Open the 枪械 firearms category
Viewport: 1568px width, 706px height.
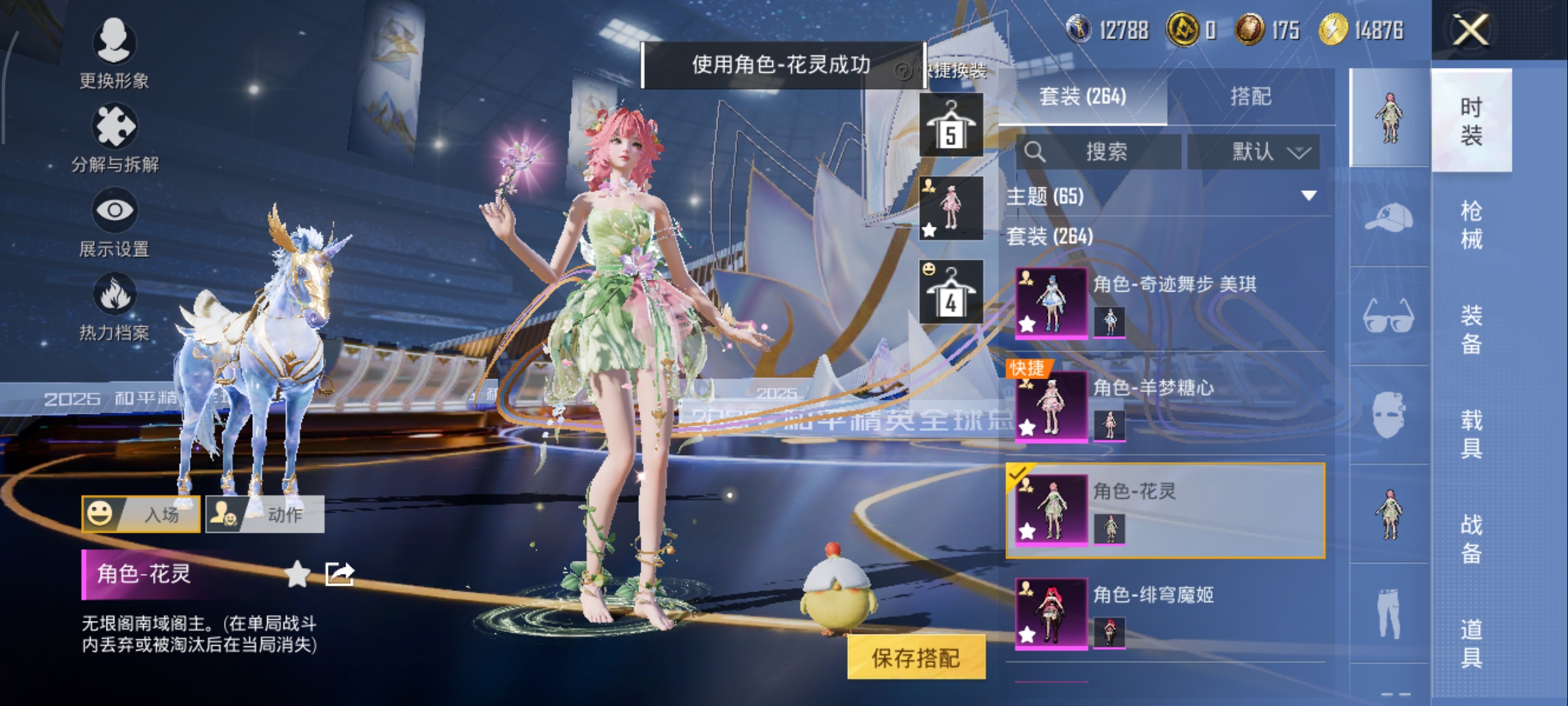tap(1471, 225)
